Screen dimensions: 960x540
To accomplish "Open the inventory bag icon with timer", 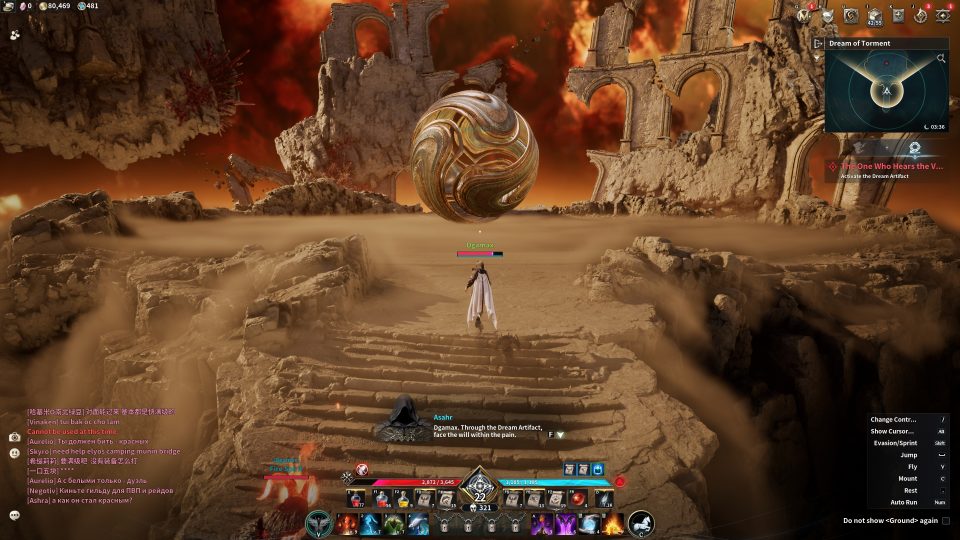I will coord(875,15).
